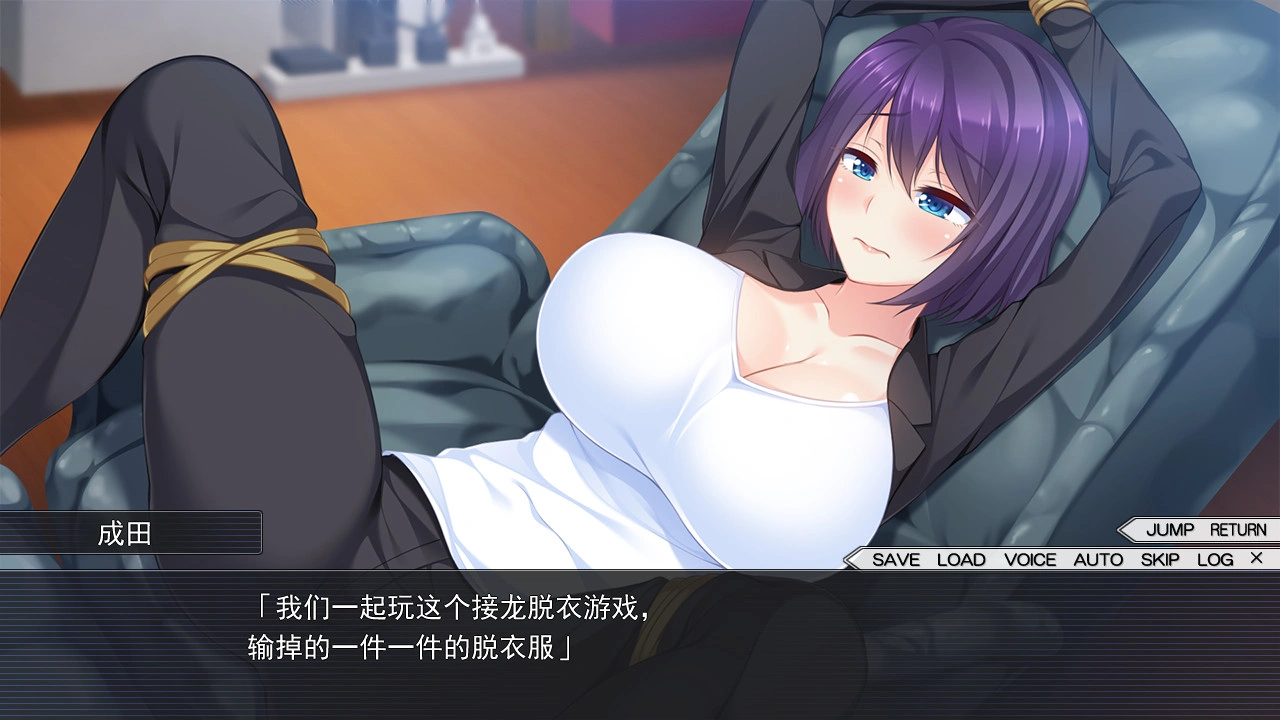Click the RETURN button

point(1238,530)
